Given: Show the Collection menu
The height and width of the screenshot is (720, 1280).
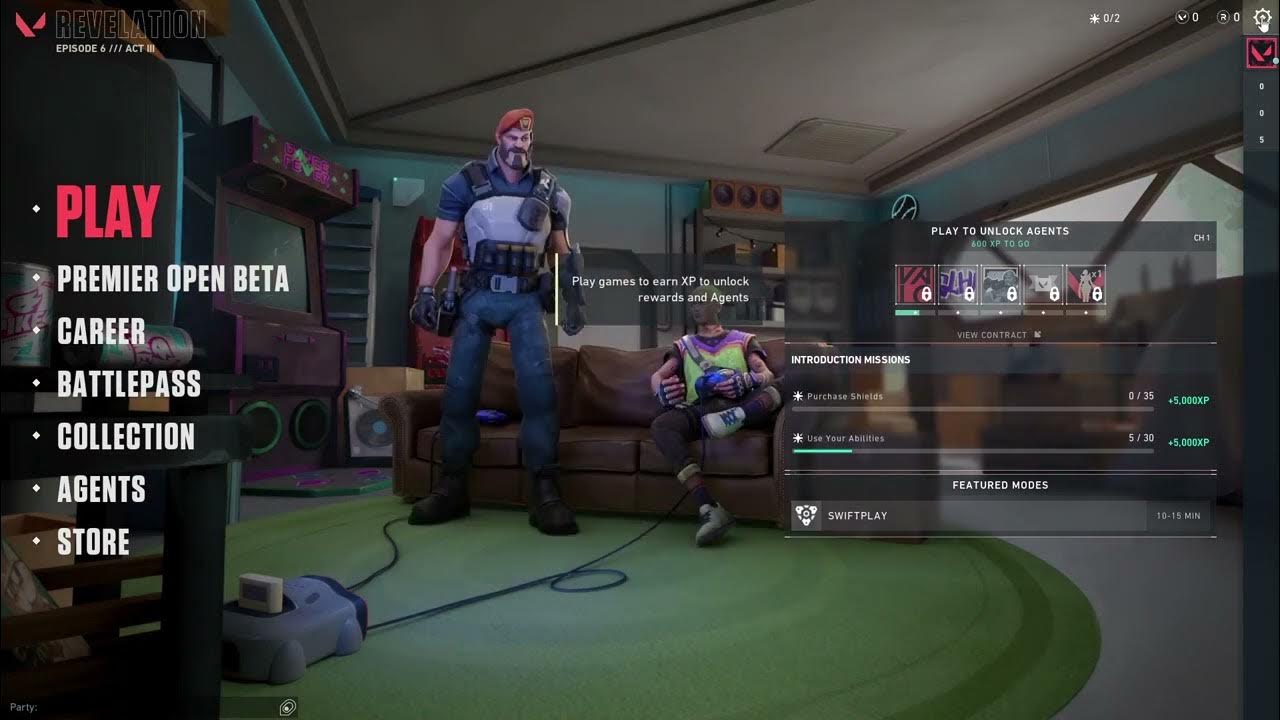Looking at the screenshot, I should point(126,437).
